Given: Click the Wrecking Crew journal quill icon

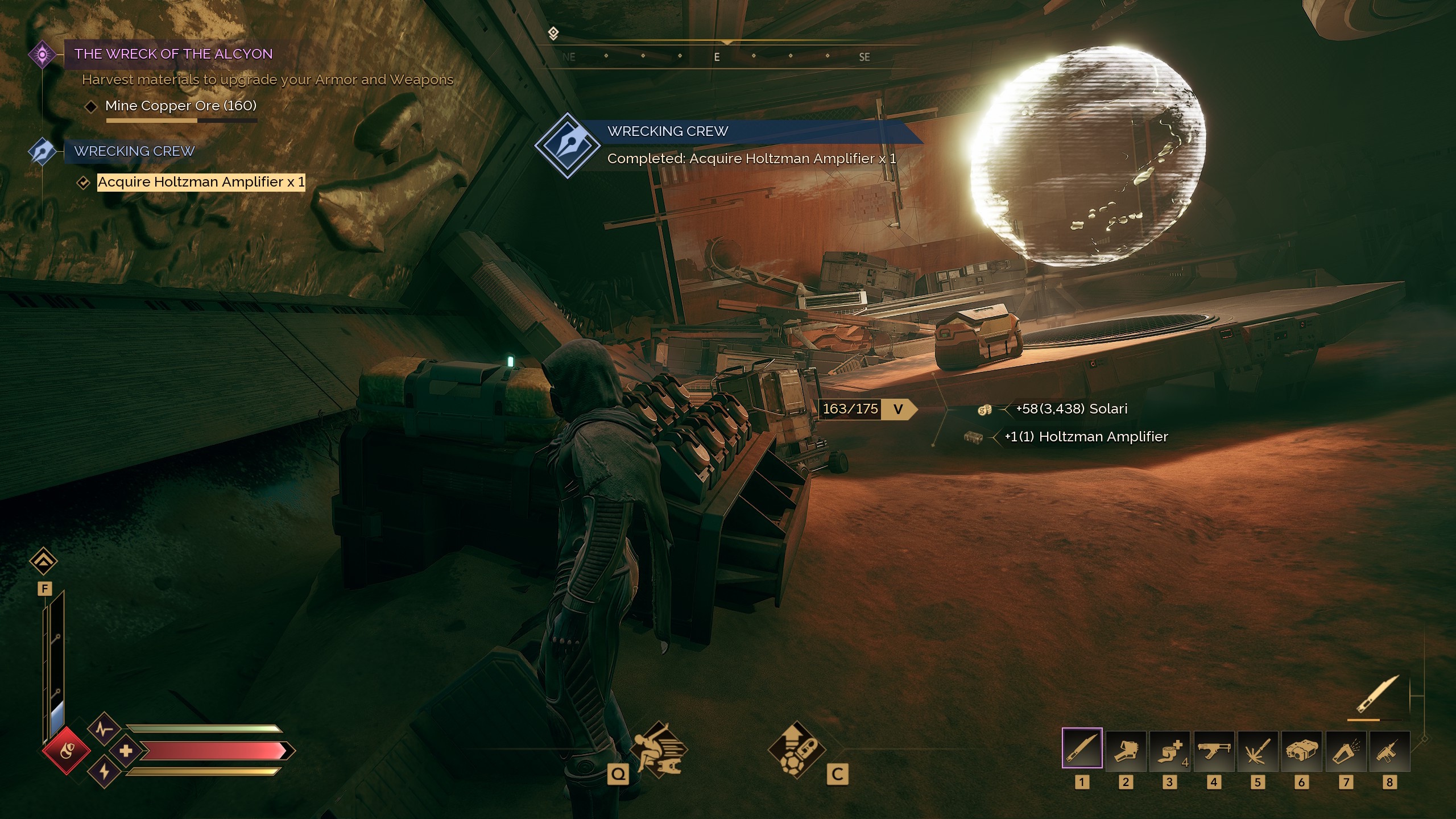Looking at the screenshot, I should [x=43, y=151].
